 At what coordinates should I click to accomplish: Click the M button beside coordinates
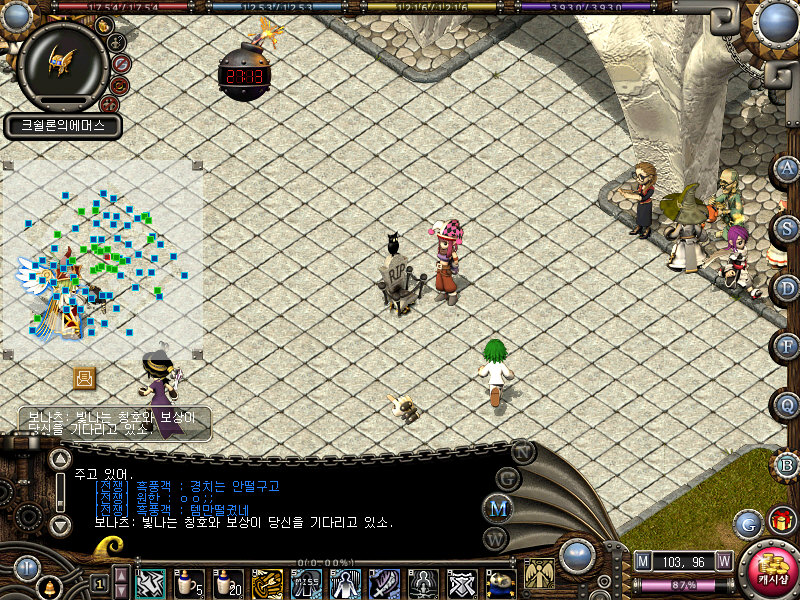pos(644,561)
